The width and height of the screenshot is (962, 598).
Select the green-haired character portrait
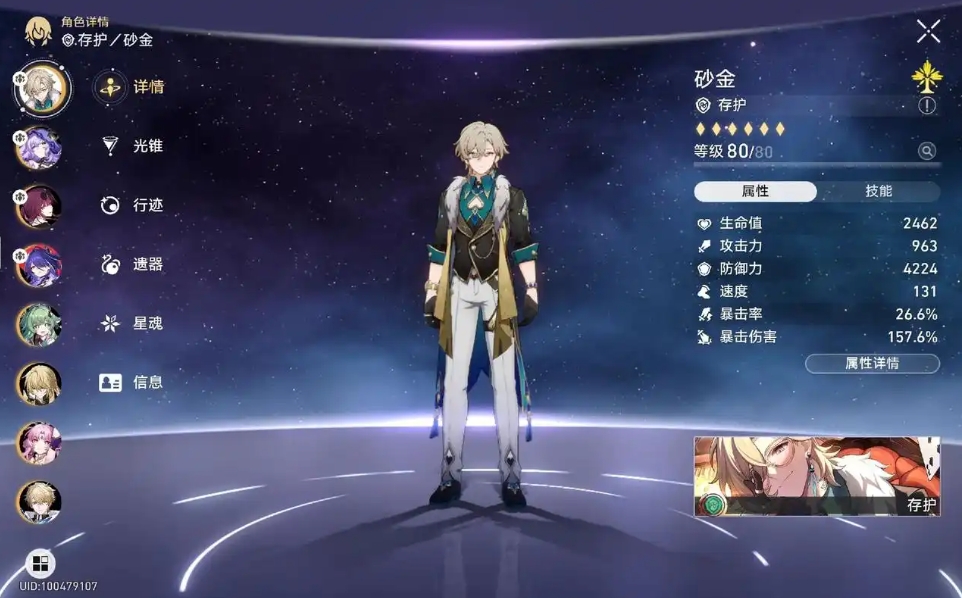click(39, 324)
